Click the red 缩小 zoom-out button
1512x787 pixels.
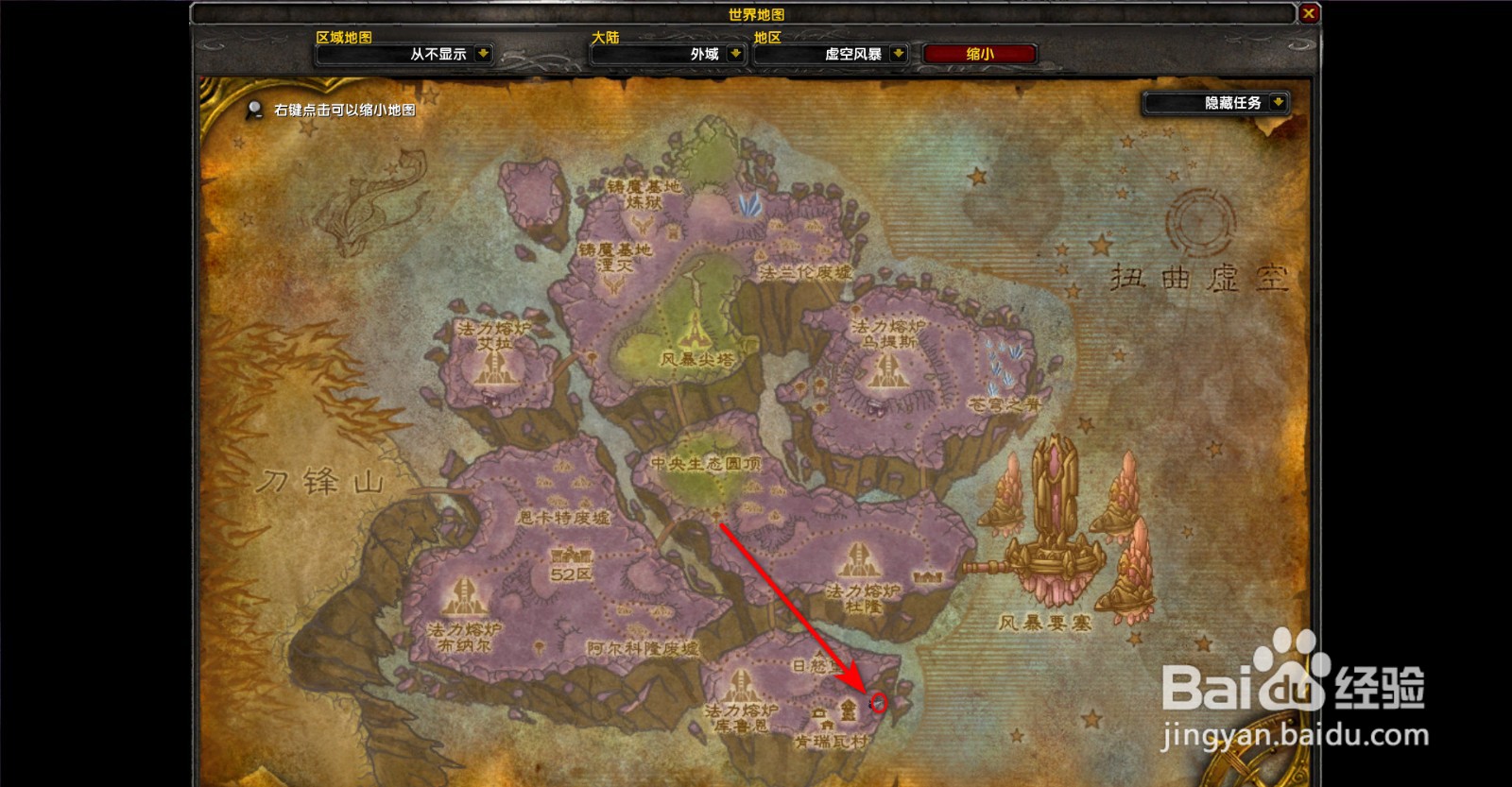point(979,54)
